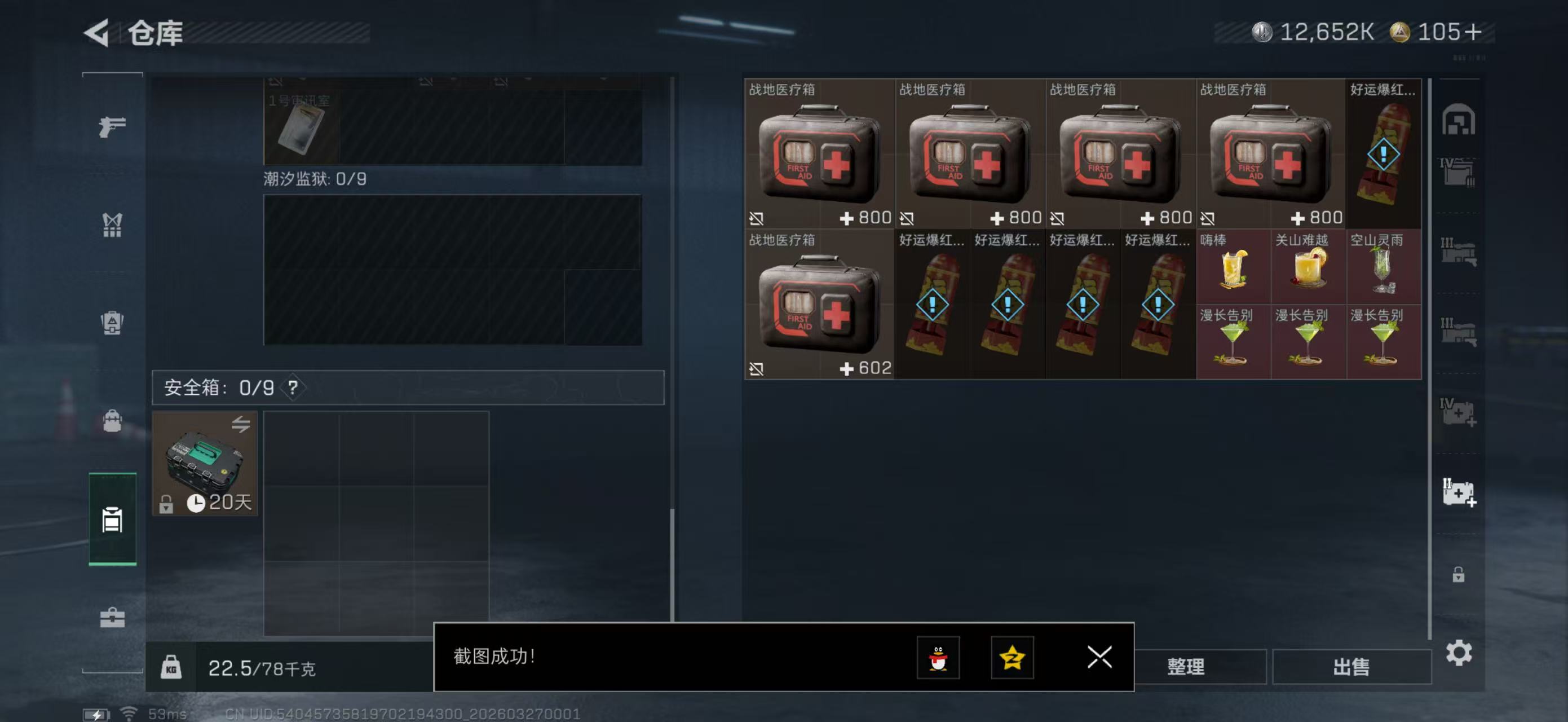This screenshot has width=1568, height=722.
Task: Select the Tier IV medkit slot icon
Action: tap(1460, 413)
